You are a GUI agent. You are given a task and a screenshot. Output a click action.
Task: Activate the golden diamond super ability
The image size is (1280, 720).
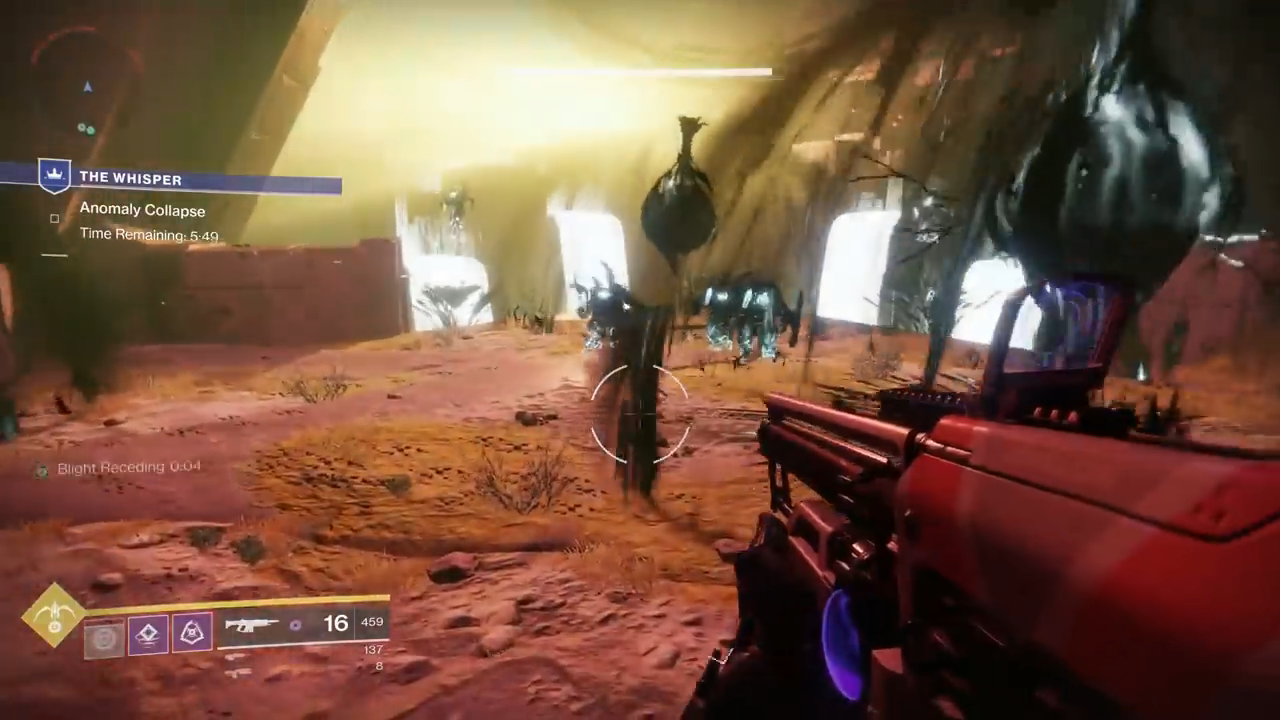tap(54, 614)
